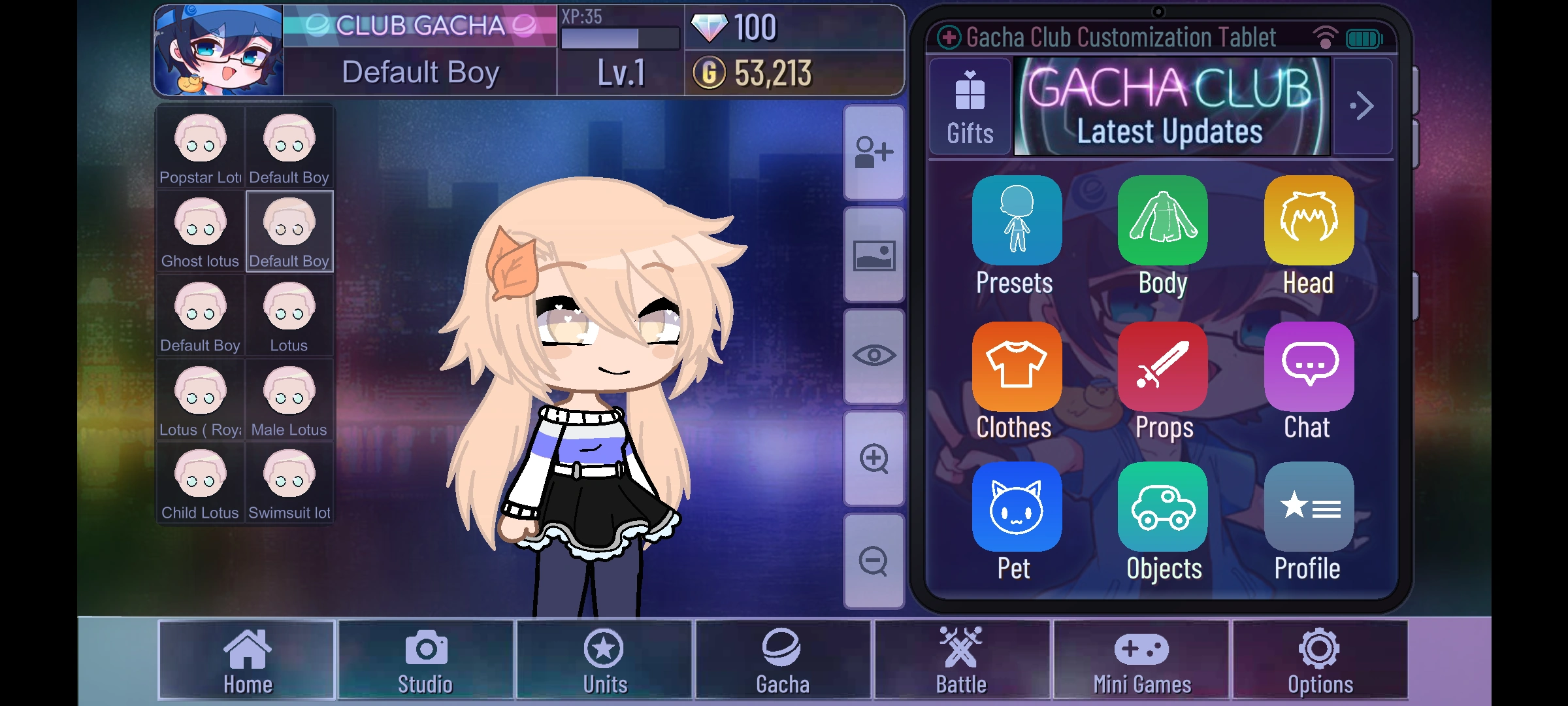Open Studio from the bottom menu
Screen dimensions: 1568x706
point(425,662)
